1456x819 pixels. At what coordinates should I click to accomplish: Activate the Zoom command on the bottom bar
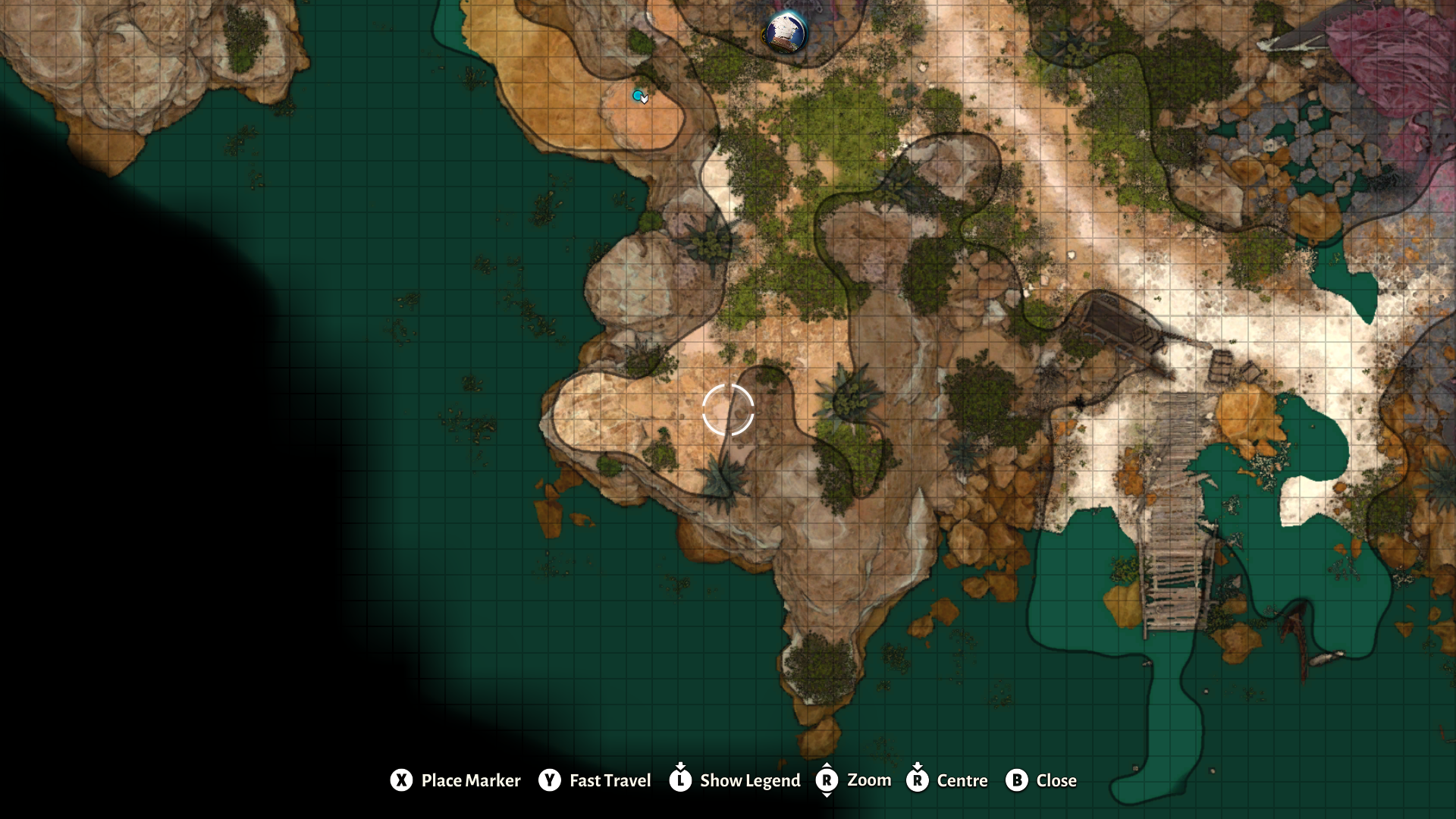pos(869,780)
